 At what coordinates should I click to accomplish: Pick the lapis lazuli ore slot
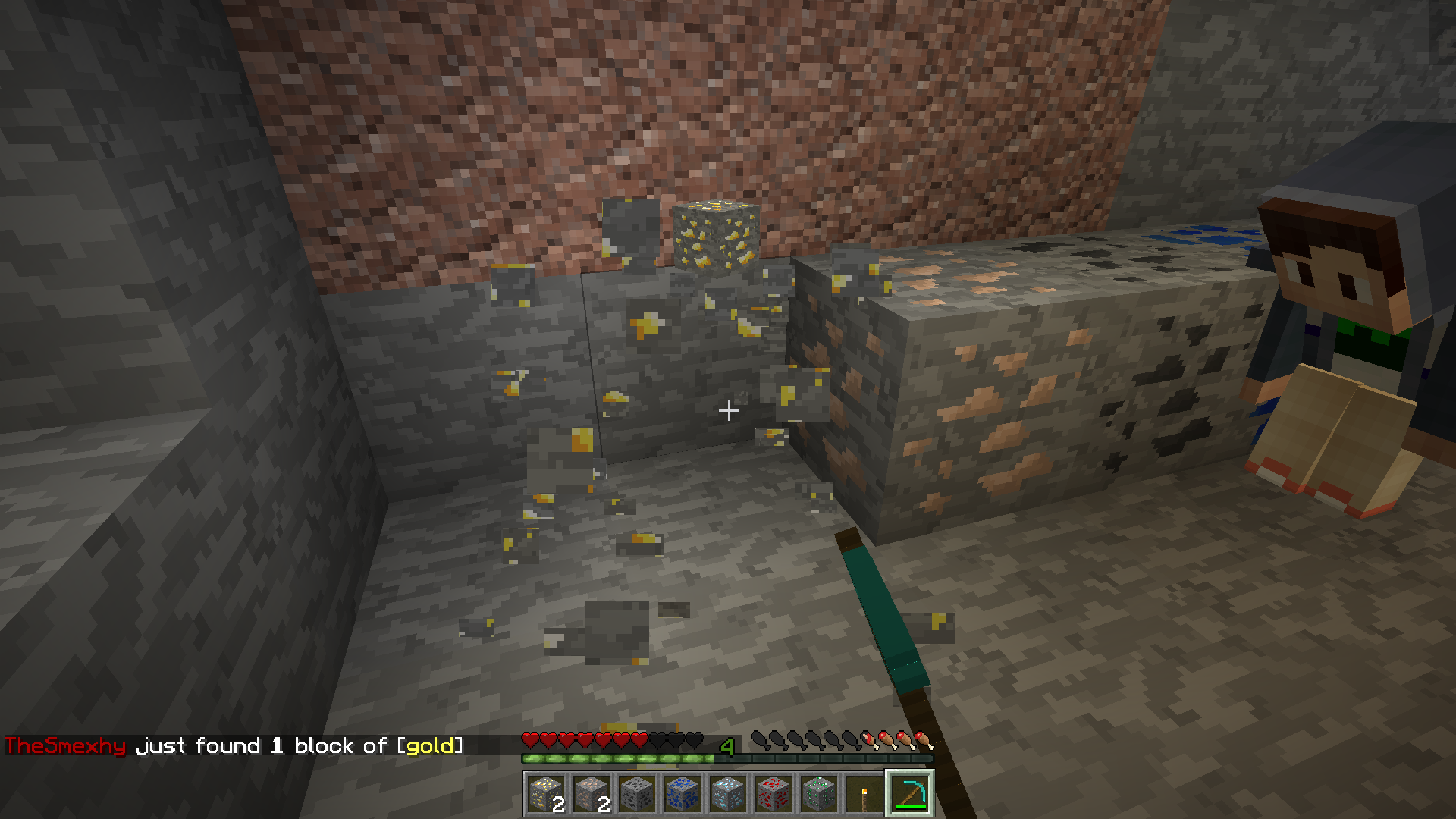[682, 793]
